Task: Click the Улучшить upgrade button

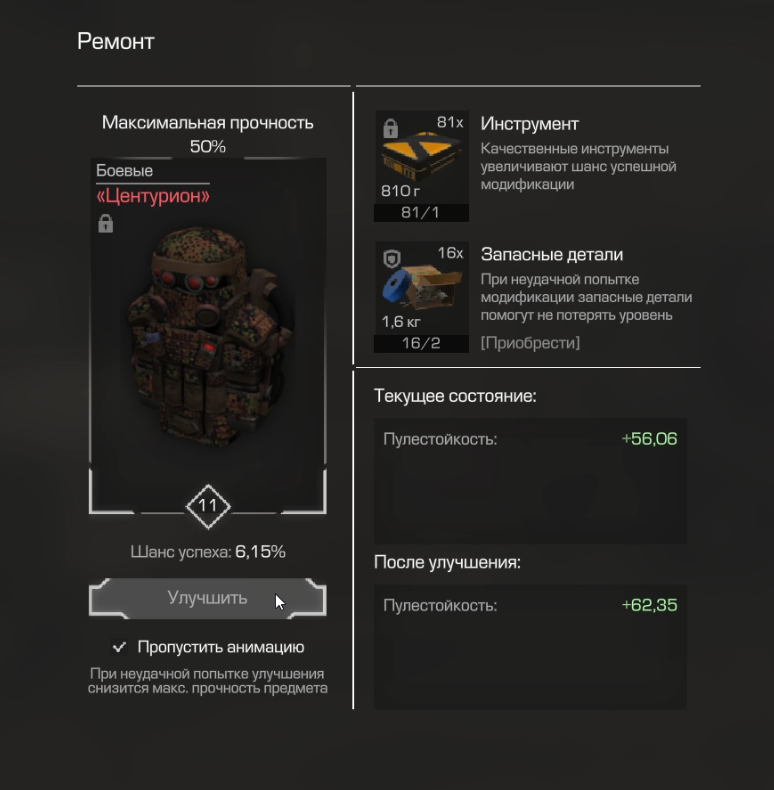Action: tap(207, 599)
